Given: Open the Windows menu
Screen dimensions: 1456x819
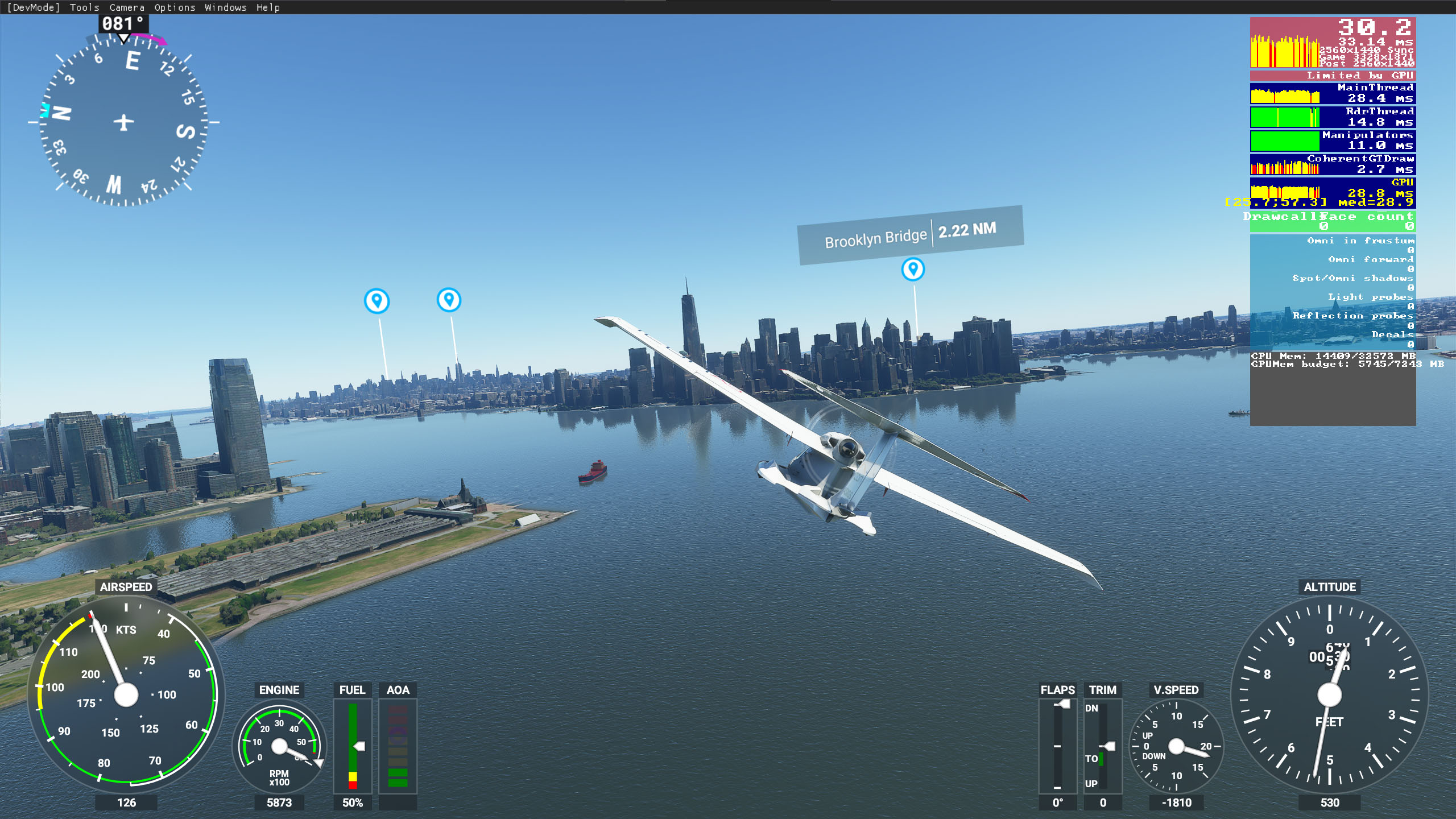Looking at the screenshot, I should tap(225, 7).
